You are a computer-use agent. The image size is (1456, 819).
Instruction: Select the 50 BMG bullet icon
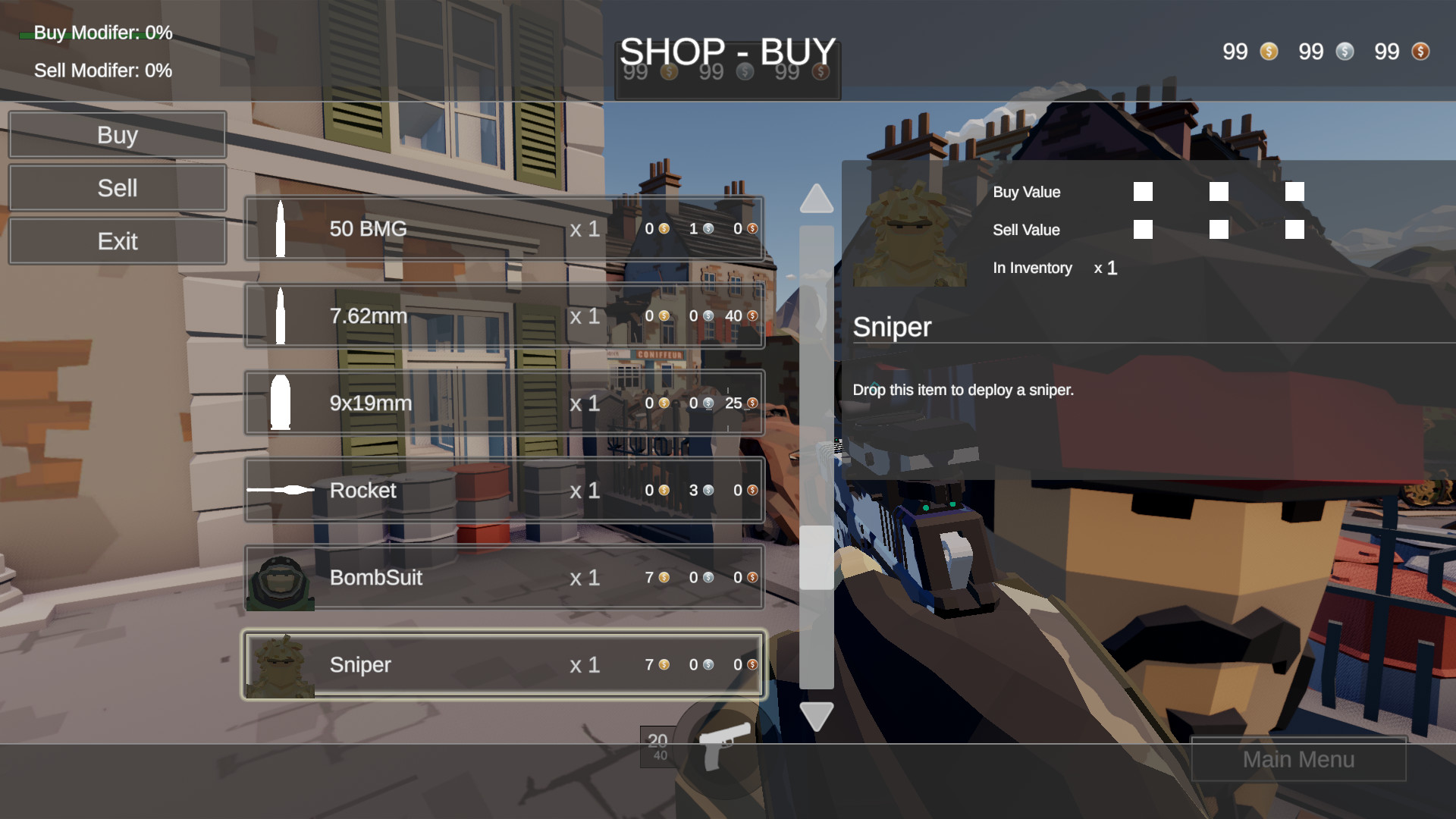[281, 228]
